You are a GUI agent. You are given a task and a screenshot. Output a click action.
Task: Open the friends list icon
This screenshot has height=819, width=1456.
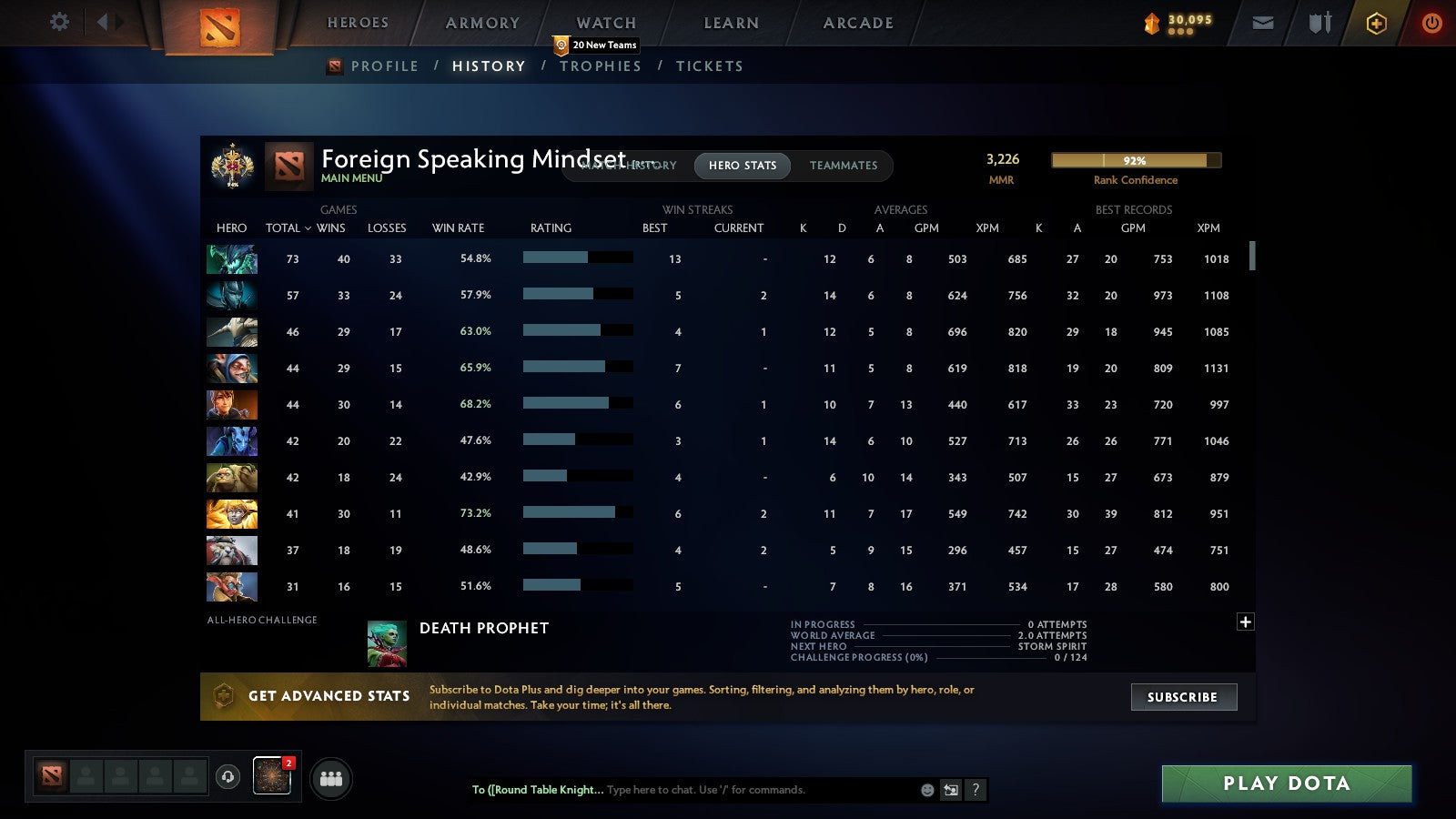[x=332, y=778]
